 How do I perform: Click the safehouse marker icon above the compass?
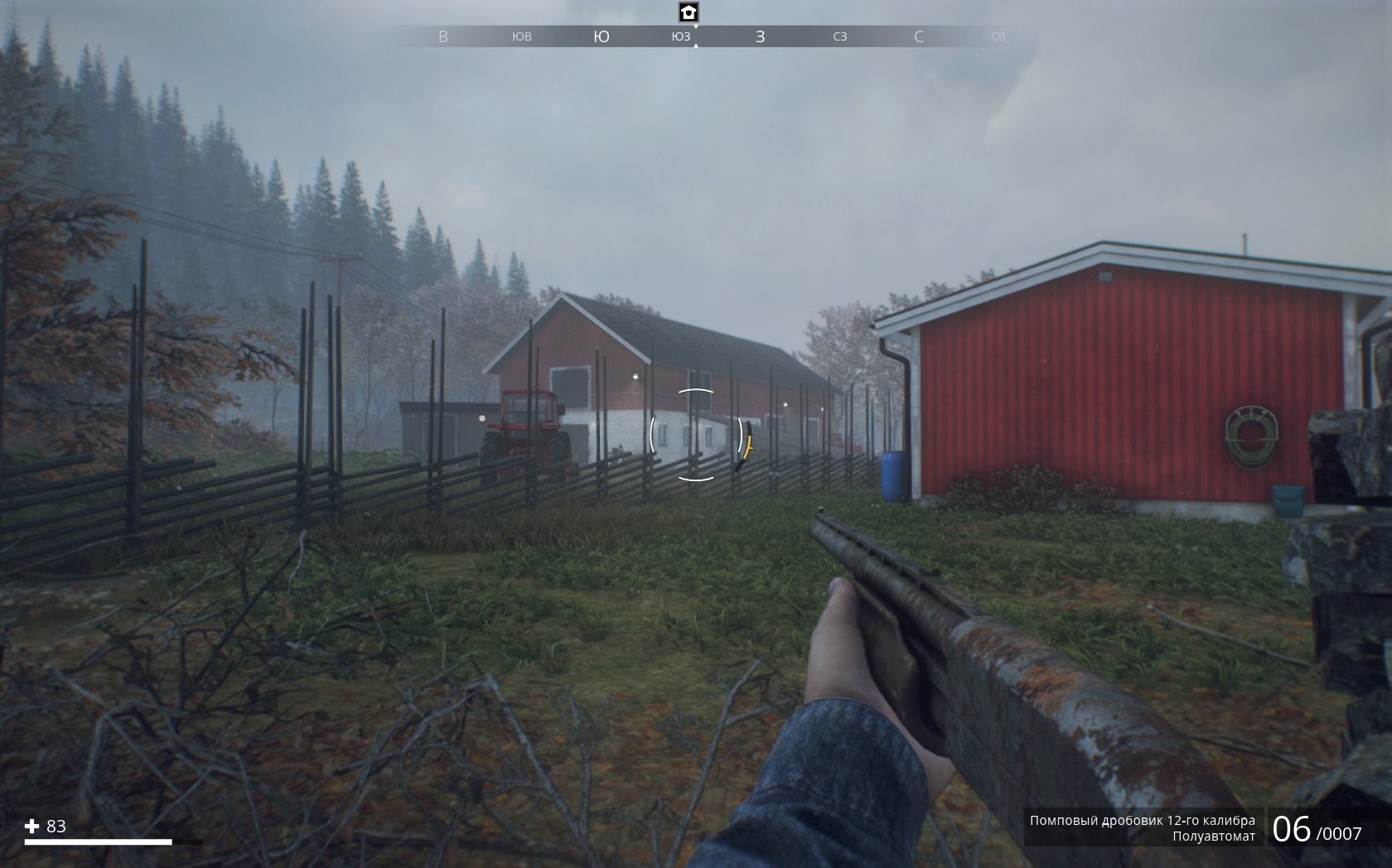point(689,12)
